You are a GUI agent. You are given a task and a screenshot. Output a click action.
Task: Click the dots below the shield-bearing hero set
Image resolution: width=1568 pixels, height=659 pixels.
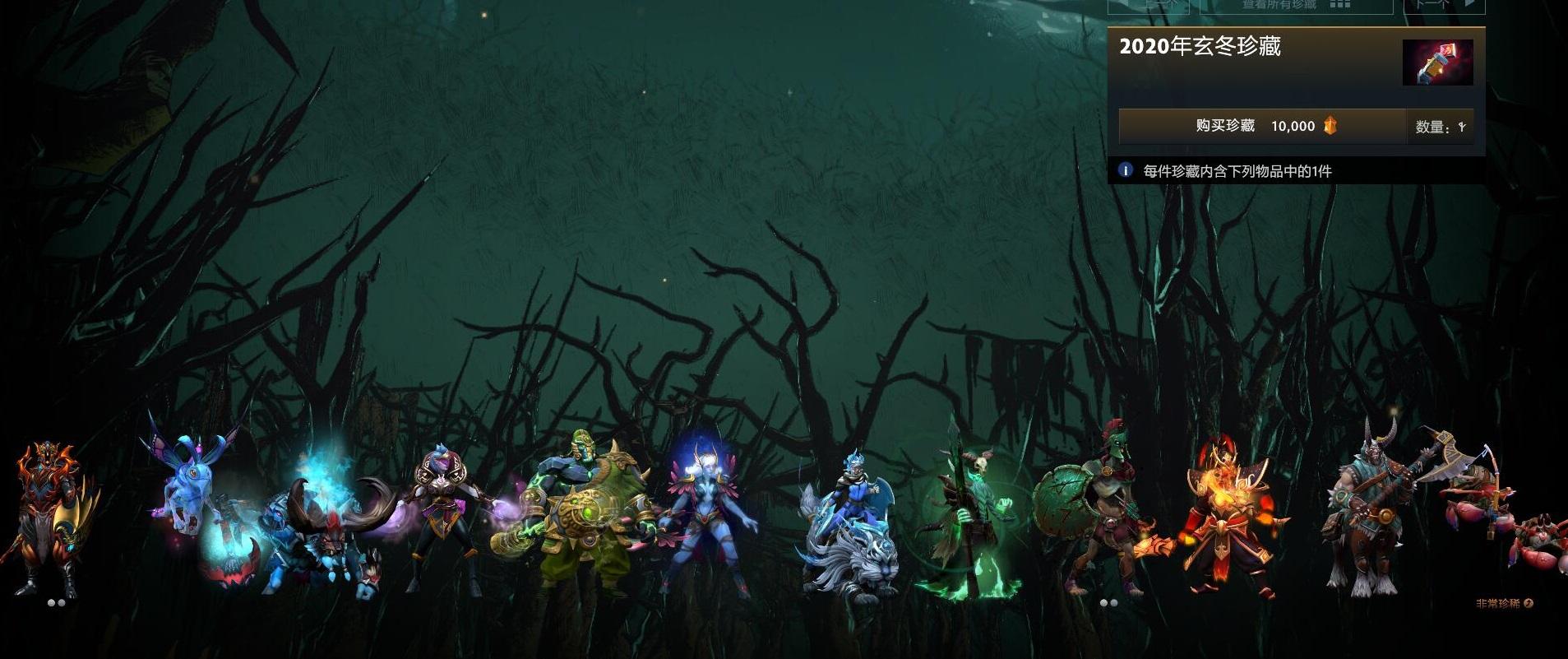coord(1107,602)
